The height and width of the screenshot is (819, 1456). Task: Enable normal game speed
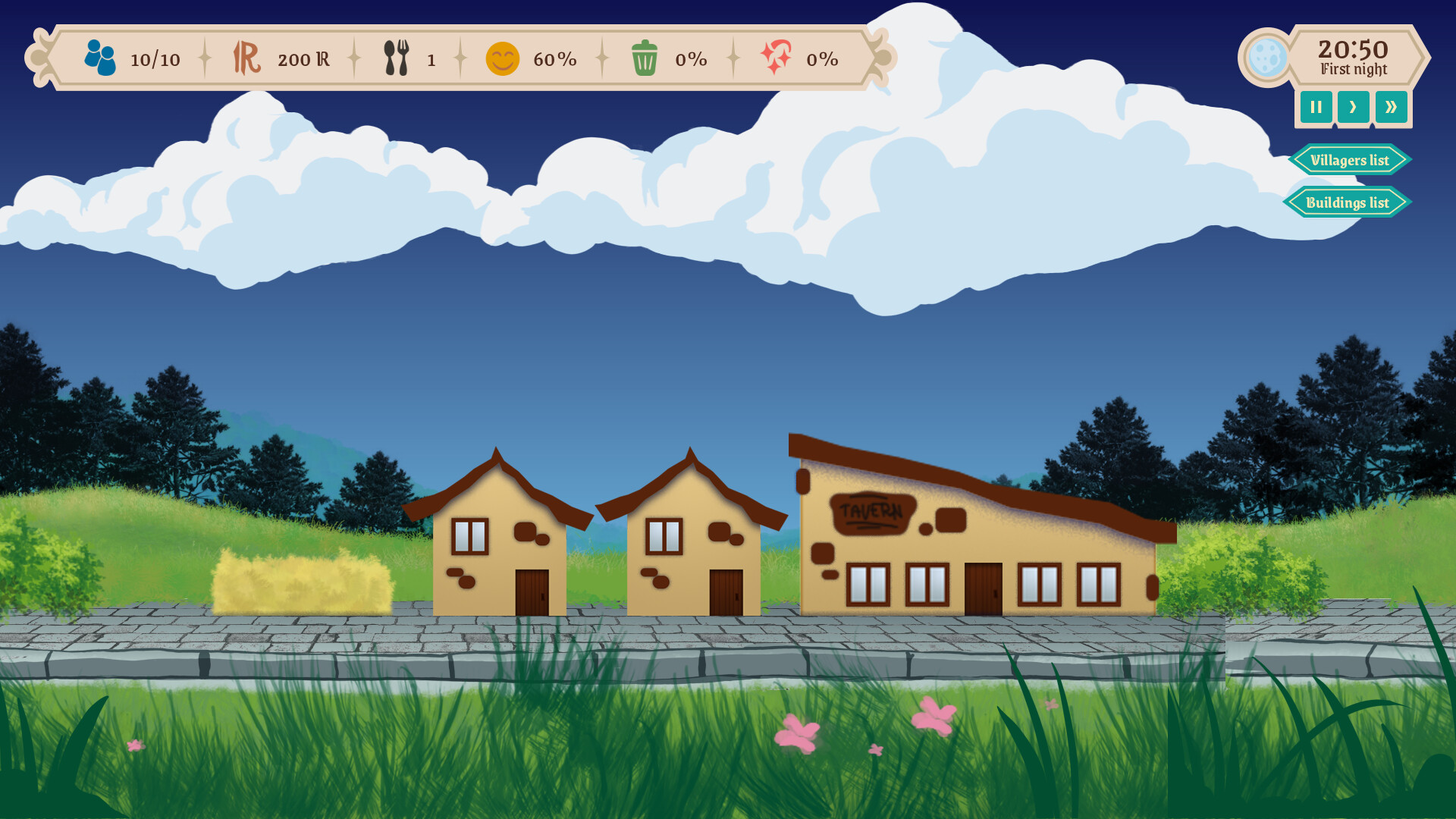[1354, 107]
